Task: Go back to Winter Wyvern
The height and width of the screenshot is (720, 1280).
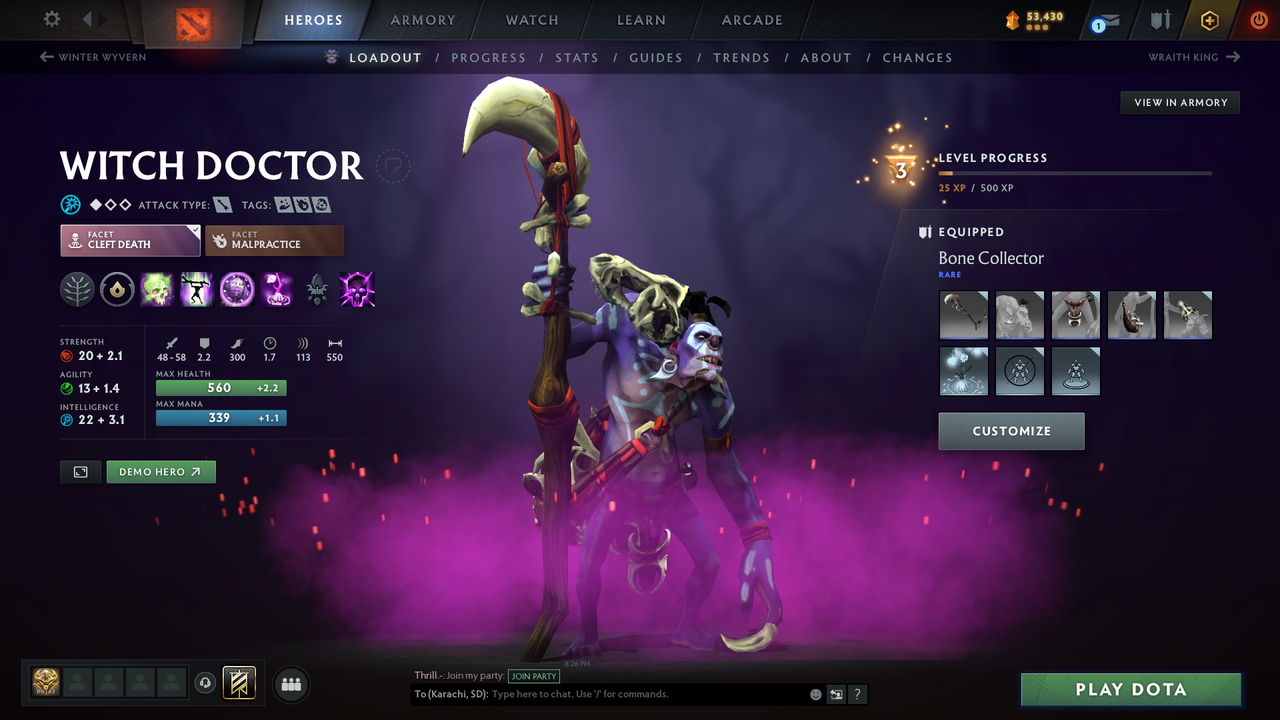Action: [x=92, y=57]
